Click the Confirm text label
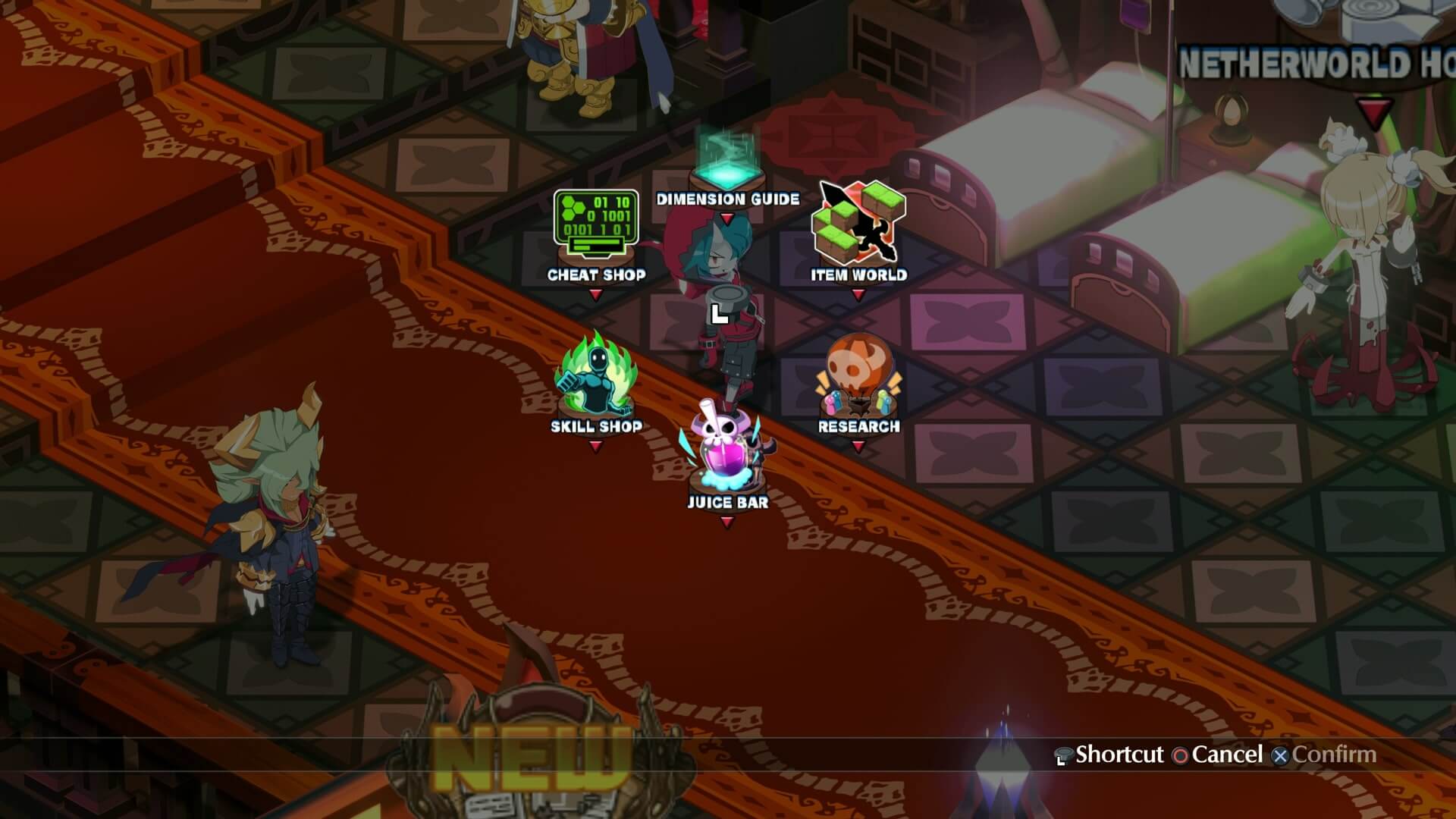 coord(1335,755)
